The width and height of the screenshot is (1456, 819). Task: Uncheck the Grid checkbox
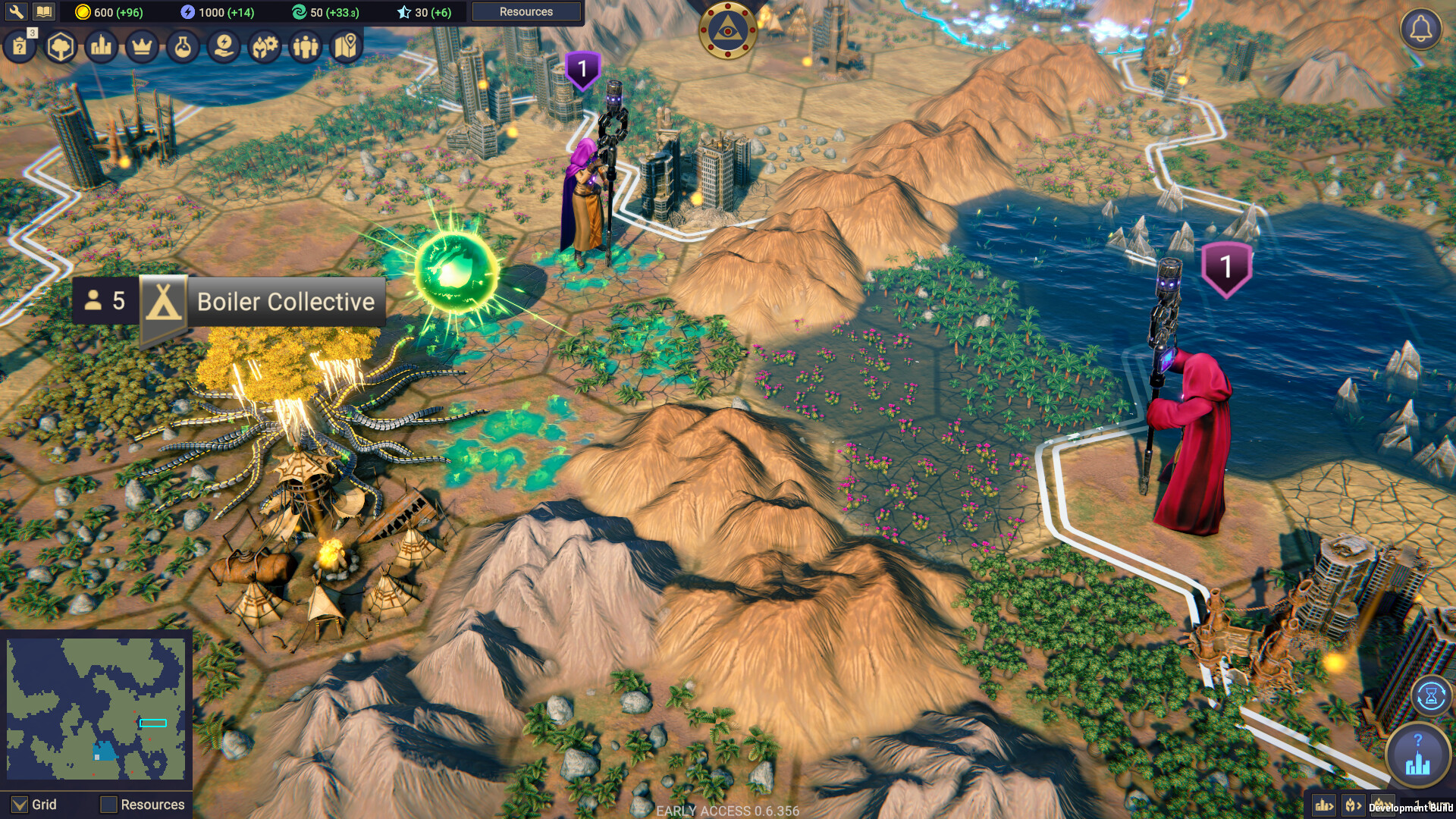pyautogui.click(x=18, y=805)
